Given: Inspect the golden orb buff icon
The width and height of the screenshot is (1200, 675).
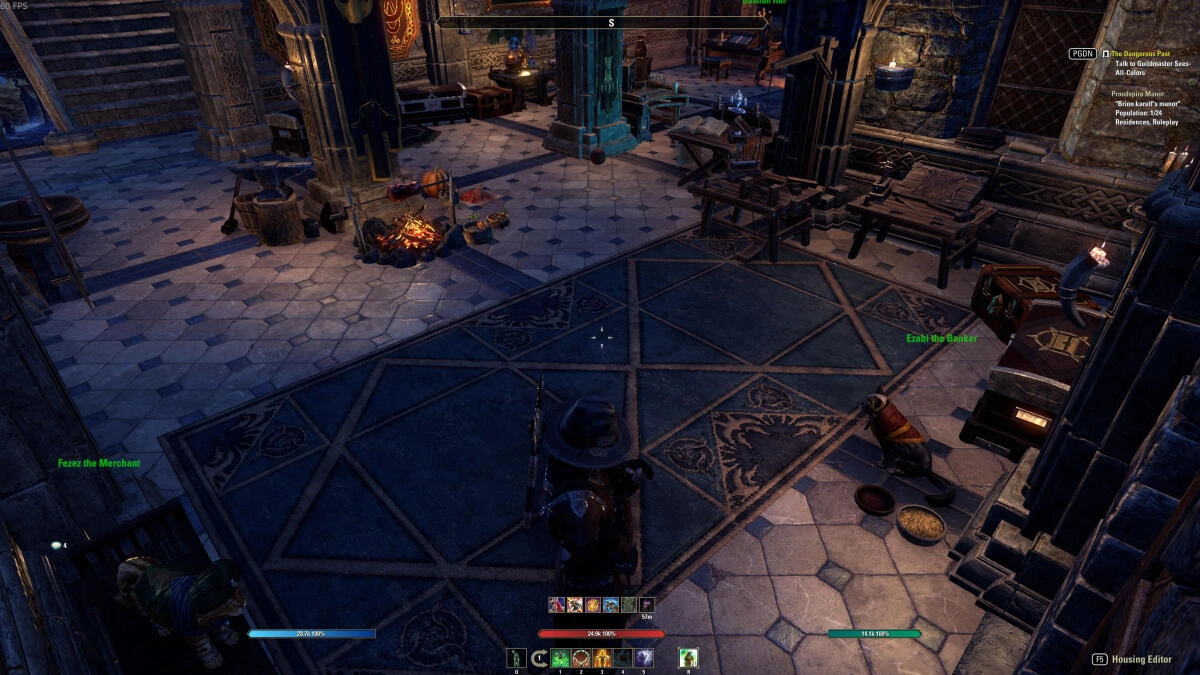Looking at the screenshot, I should pos(593,605).
